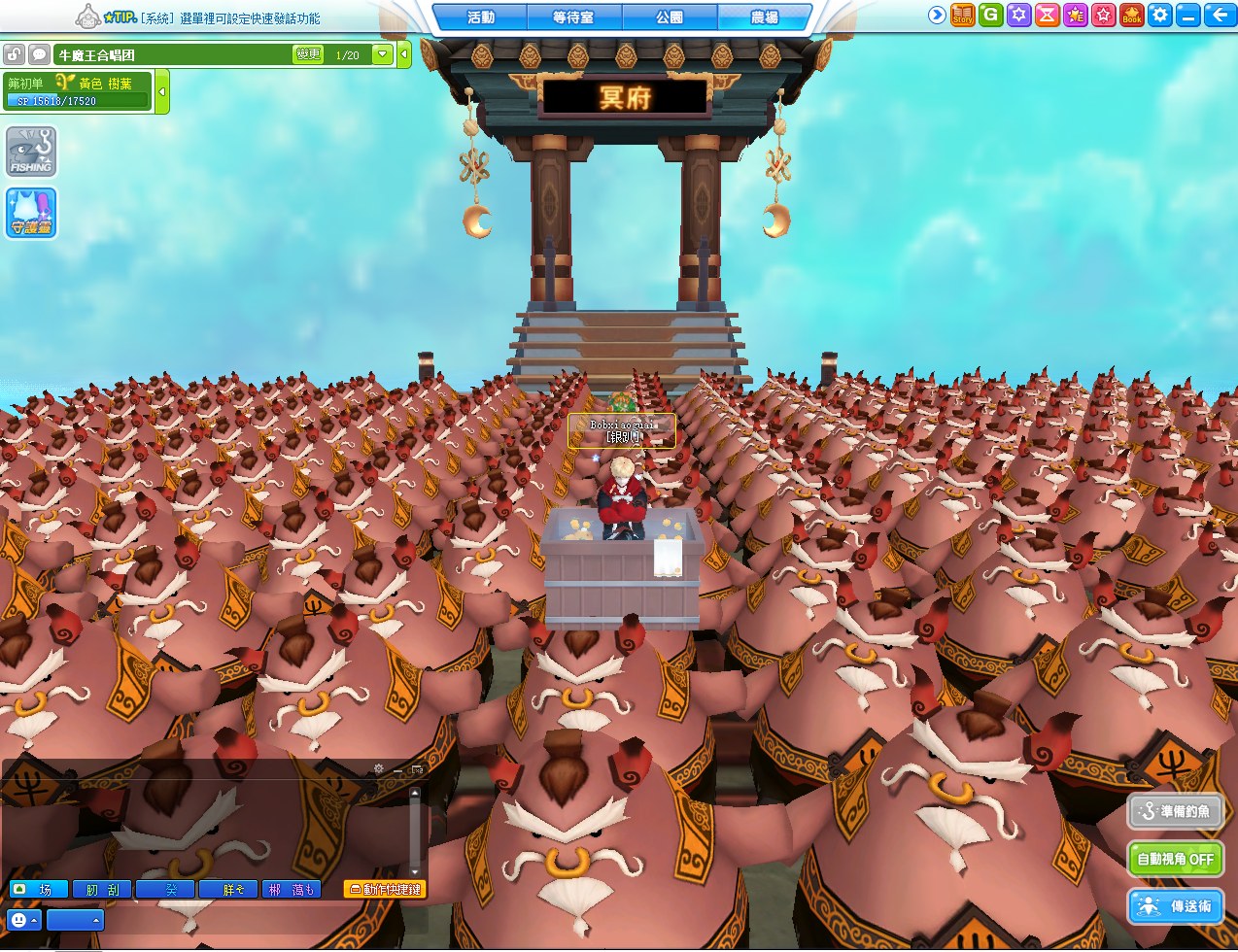The image size is (1238, 952).
Task: Open the gear settings button
Action: coord(1160,15)
